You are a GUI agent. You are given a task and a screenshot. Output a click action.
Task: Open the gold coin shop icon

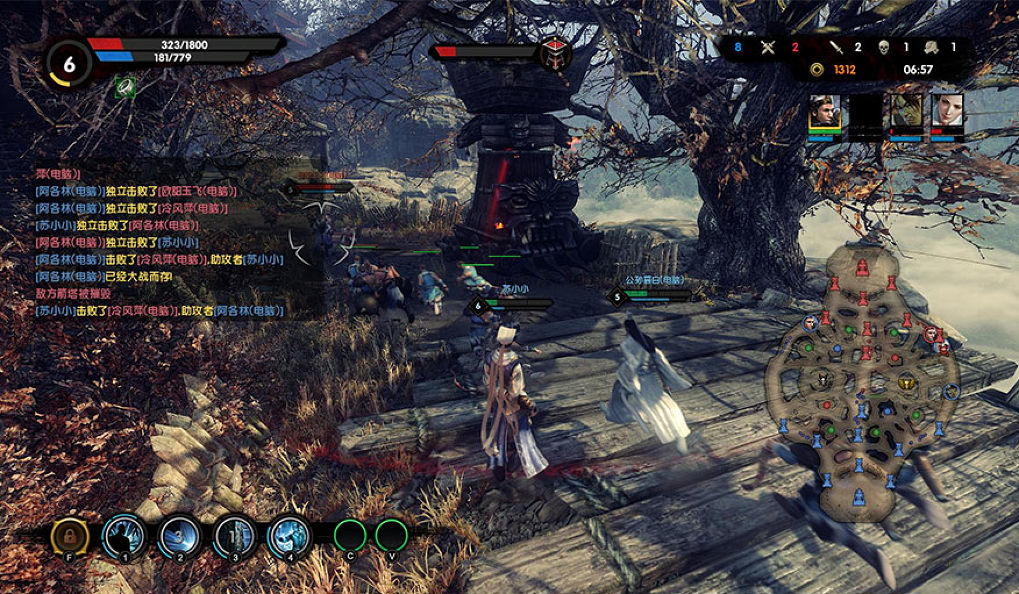pyautogui.click(x=817, y=70)
